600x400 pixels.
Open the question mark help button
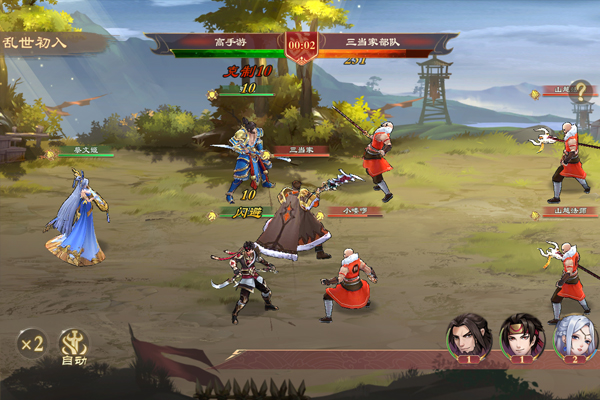pos(580,91)
